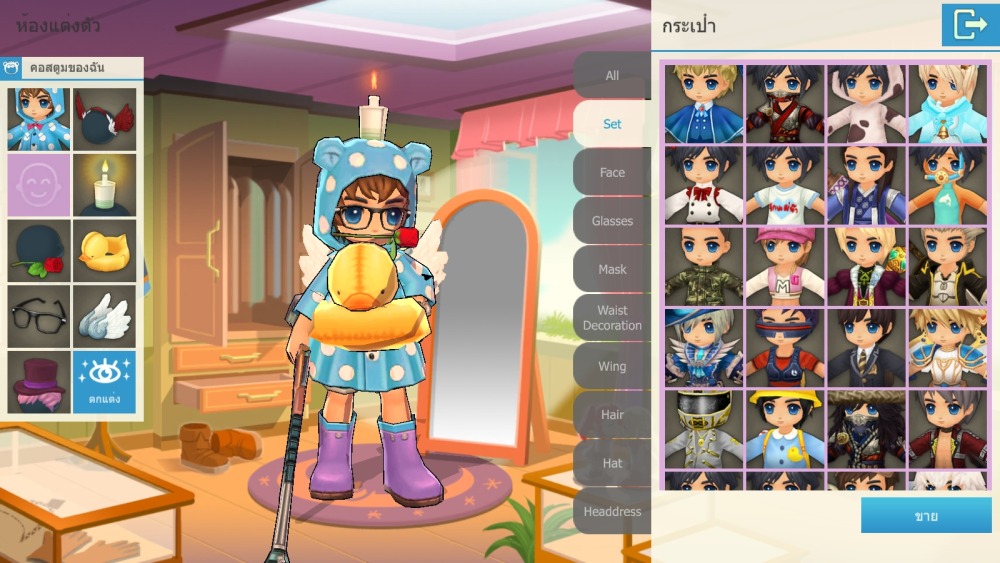Switch to the All category tab
Viewport: 1000px width, 563px height.
click(x=612, y=75)
